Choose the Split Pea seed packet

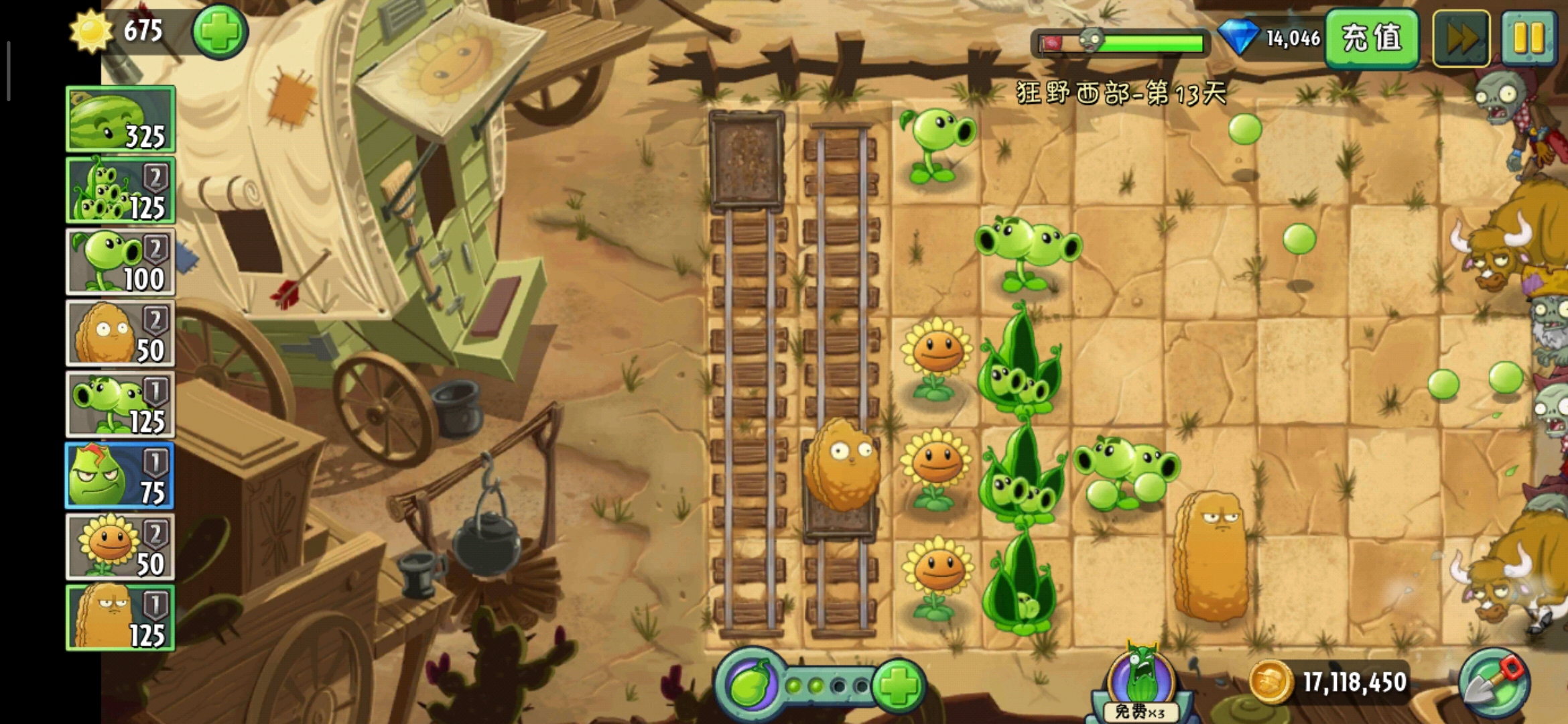pyautogui.click(x=121, y=405)
